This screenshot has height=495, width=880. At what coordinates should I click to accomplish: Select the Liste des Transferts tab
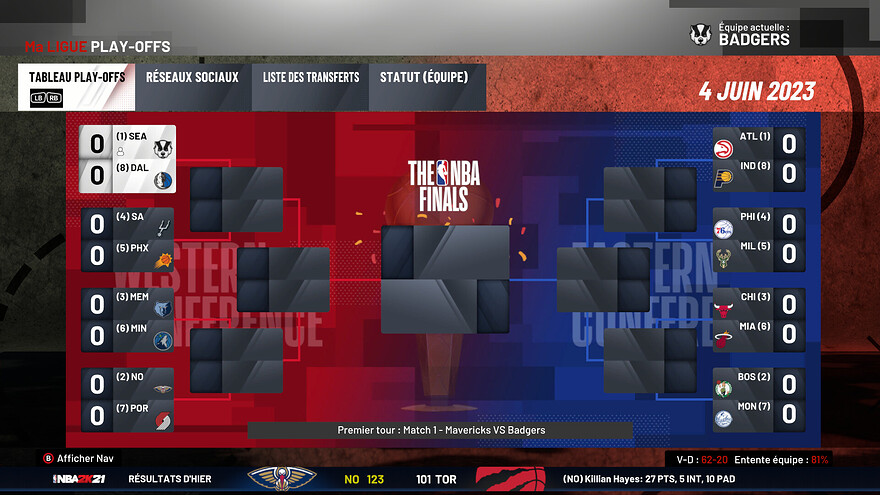coord(311,87)
